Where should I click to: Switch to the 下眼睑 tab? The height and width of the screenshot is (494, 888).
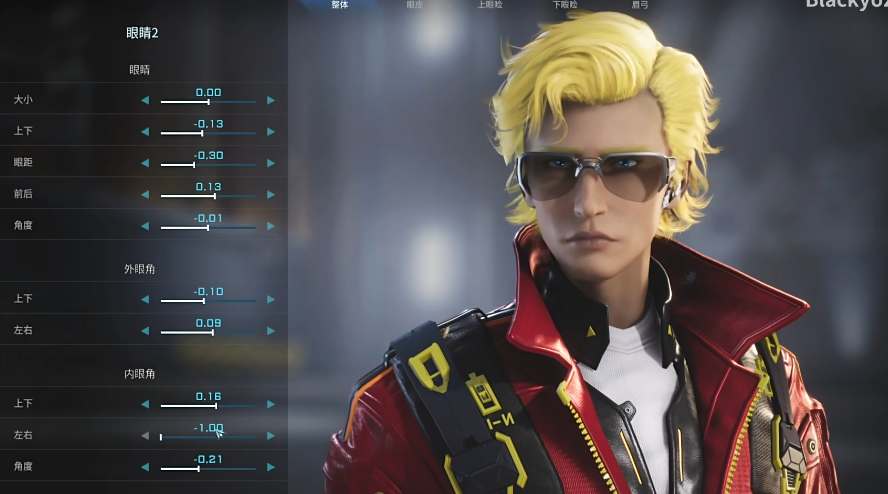point(565,5)
